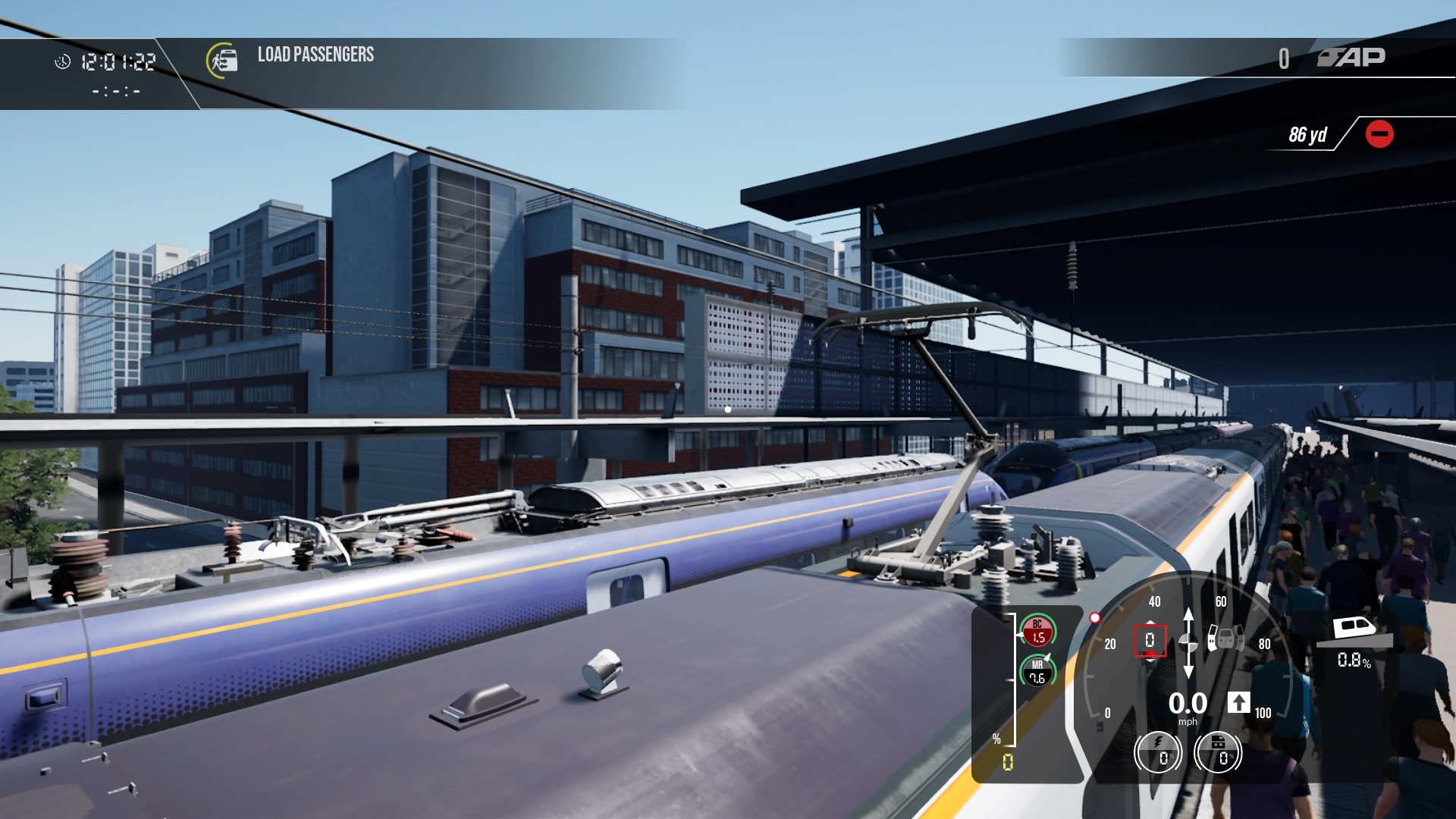Select the lightning bolt power gauge

click(x=1158, y=752)
